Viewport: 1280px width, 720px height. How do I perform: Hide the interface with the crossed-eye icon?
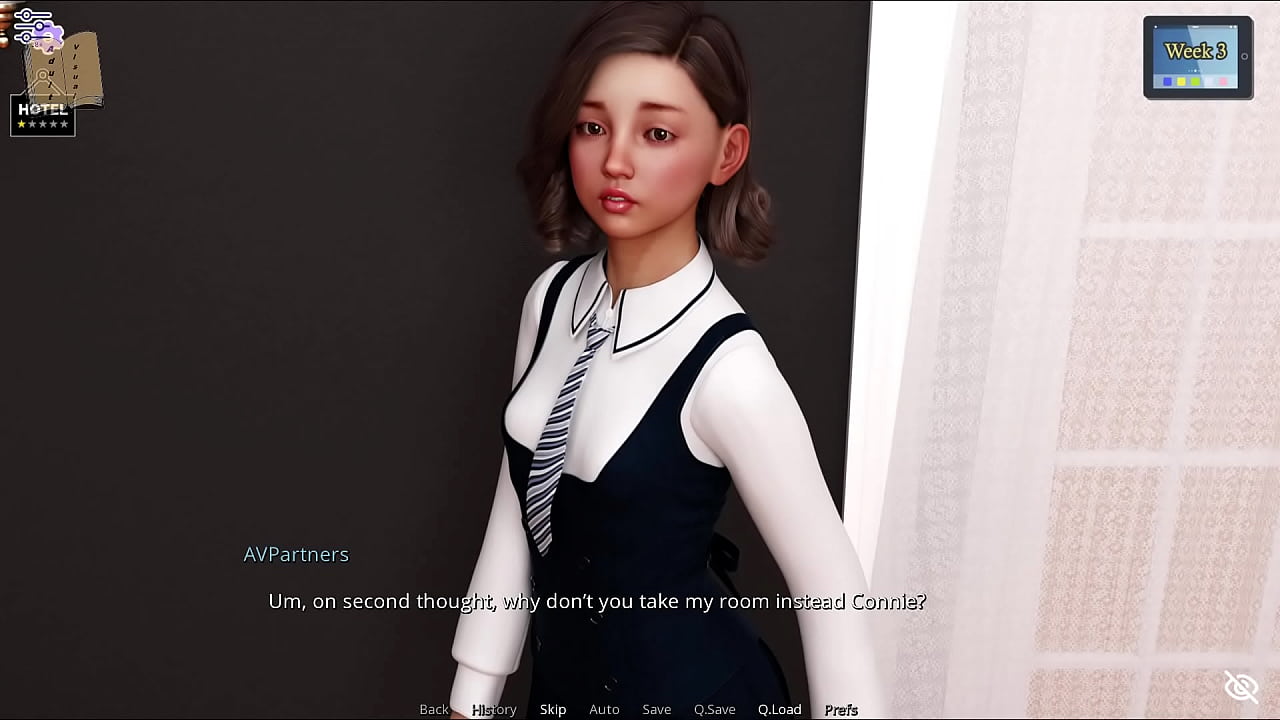click(1241, 687)
